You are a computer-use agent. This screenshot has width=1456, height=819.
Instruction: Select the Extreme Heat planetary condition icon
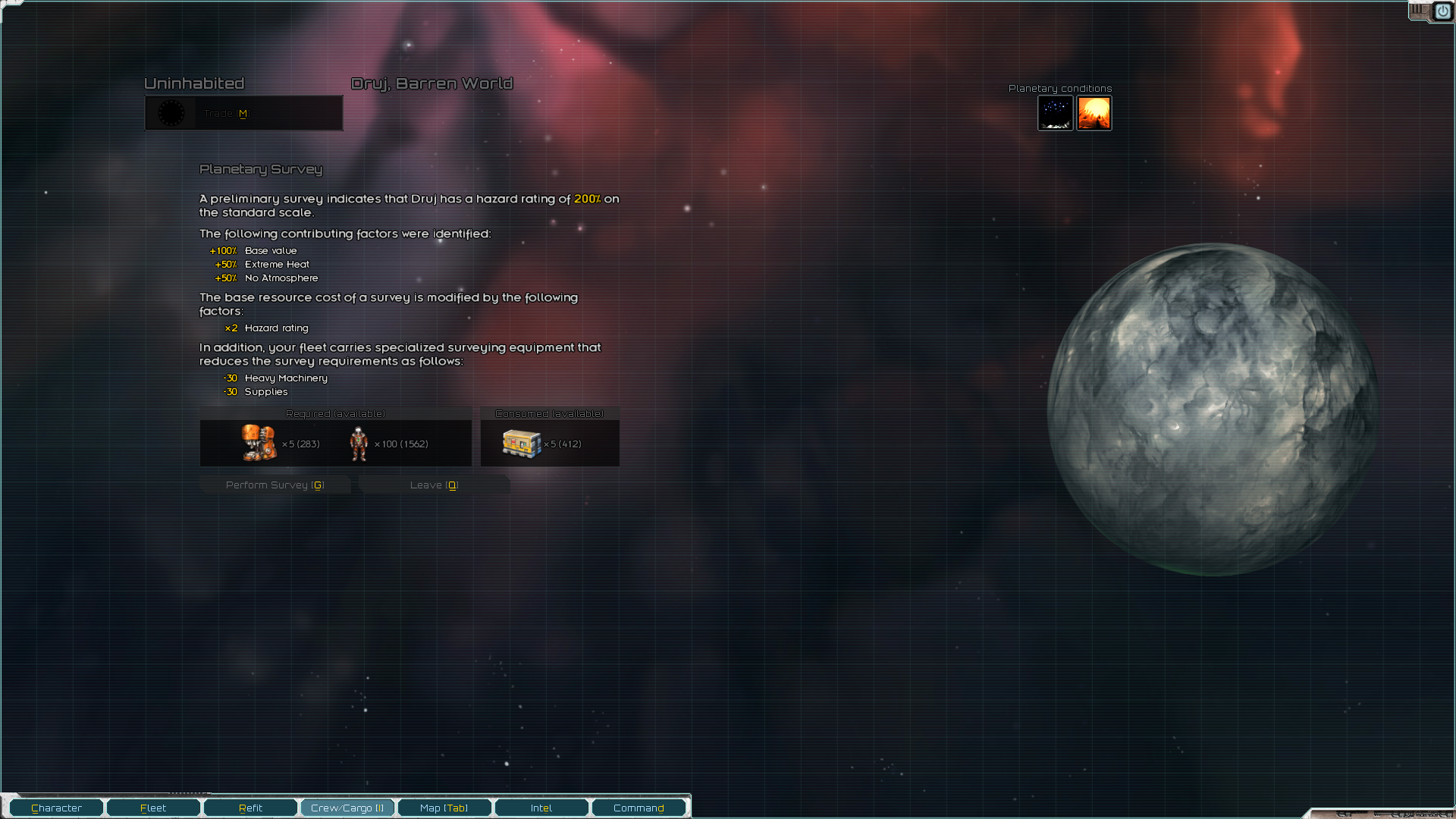click(x=1094, y=113)
